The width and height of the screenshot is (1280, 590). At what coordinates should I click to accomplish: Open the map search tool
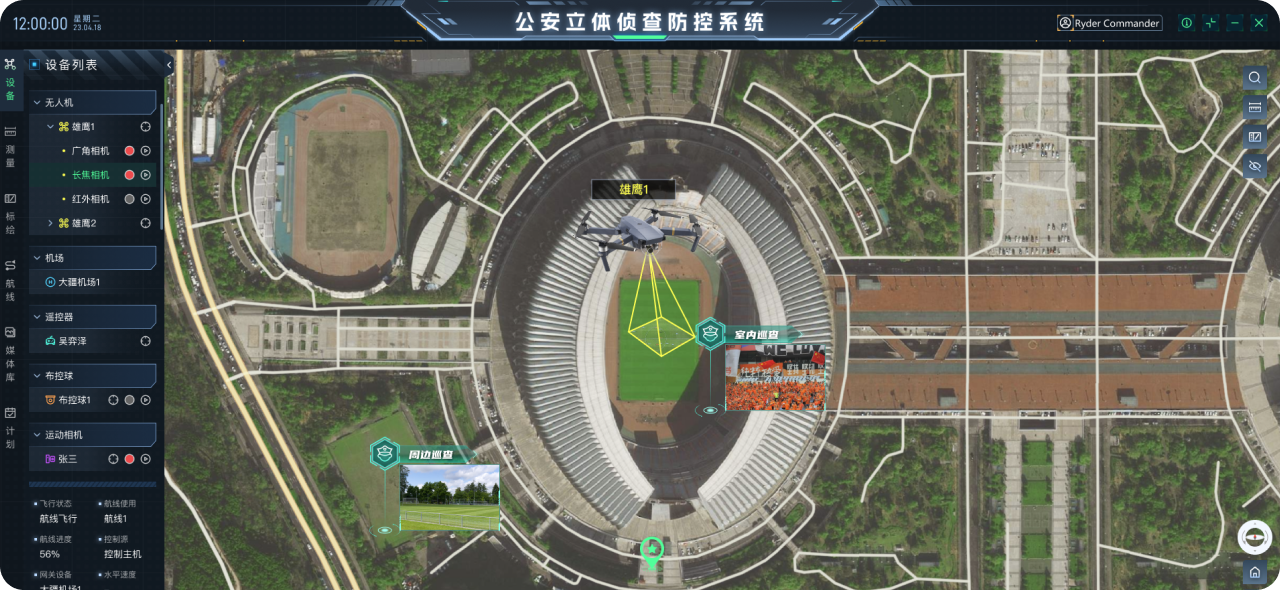point(1255,78)
